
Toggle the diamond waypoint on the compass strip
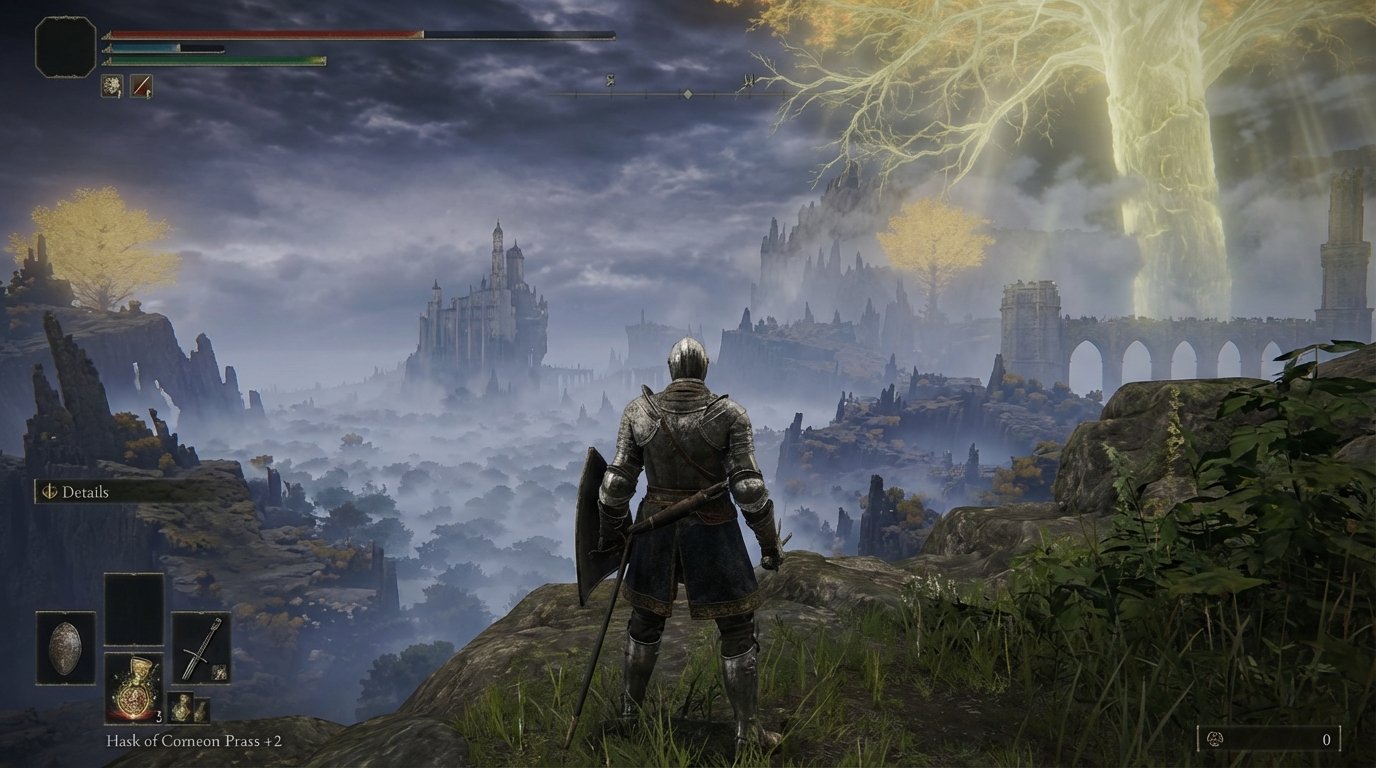(687, 94)
